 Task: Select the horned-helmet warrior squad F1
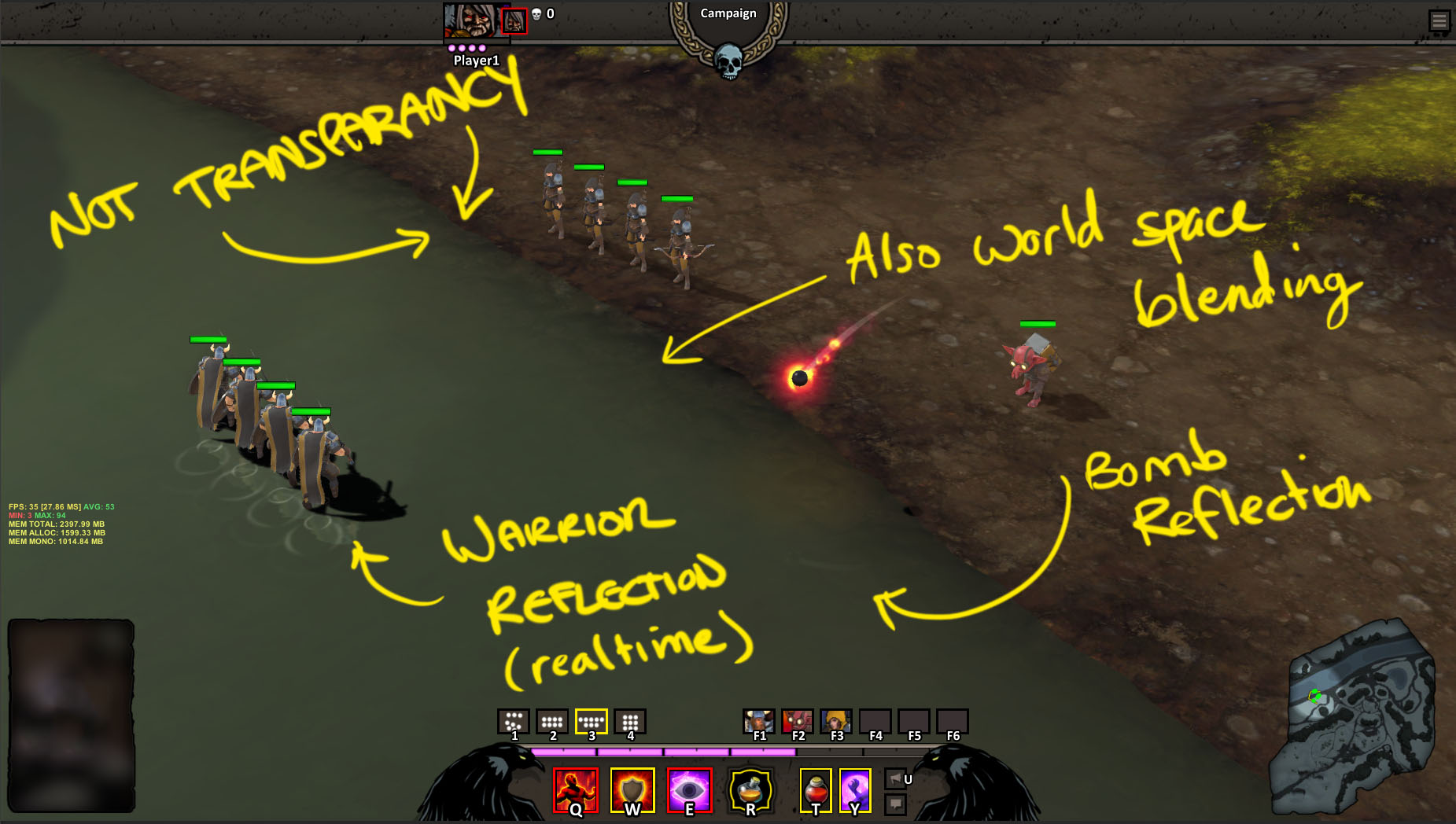click(759, 721)
